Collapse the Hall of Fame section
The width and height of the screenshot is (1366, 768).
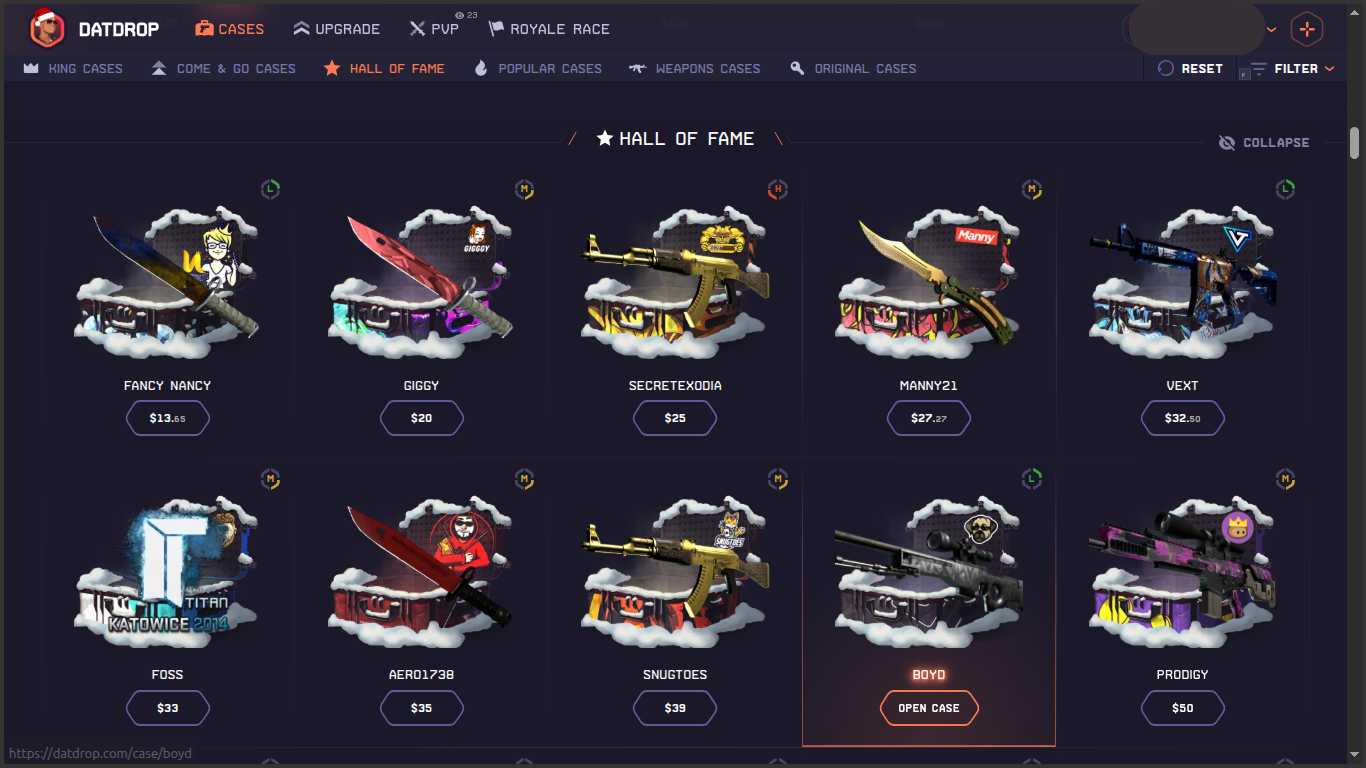(x=1264, y=142)
